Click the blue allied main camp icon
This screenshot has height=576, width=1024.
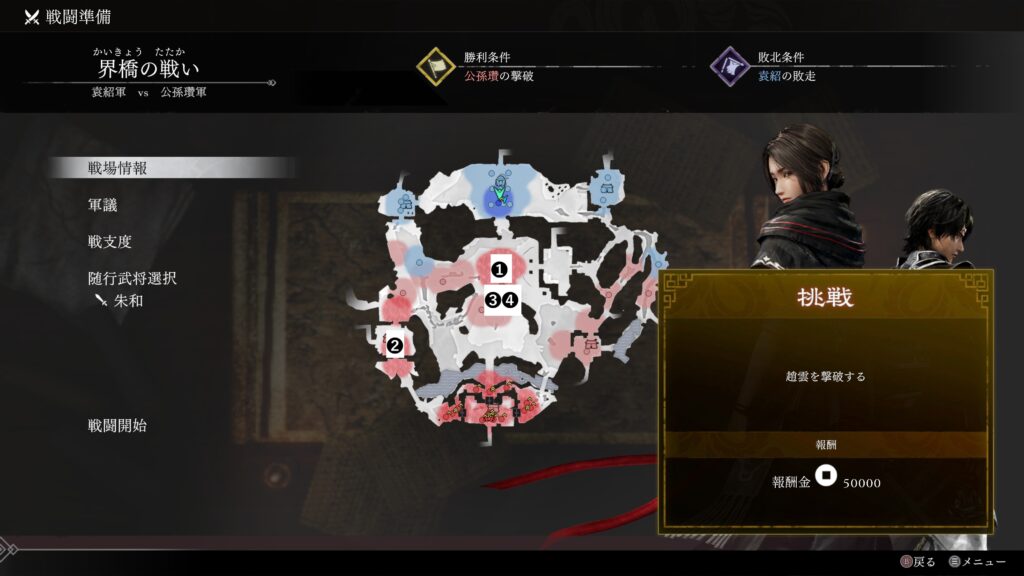point(497,192)
